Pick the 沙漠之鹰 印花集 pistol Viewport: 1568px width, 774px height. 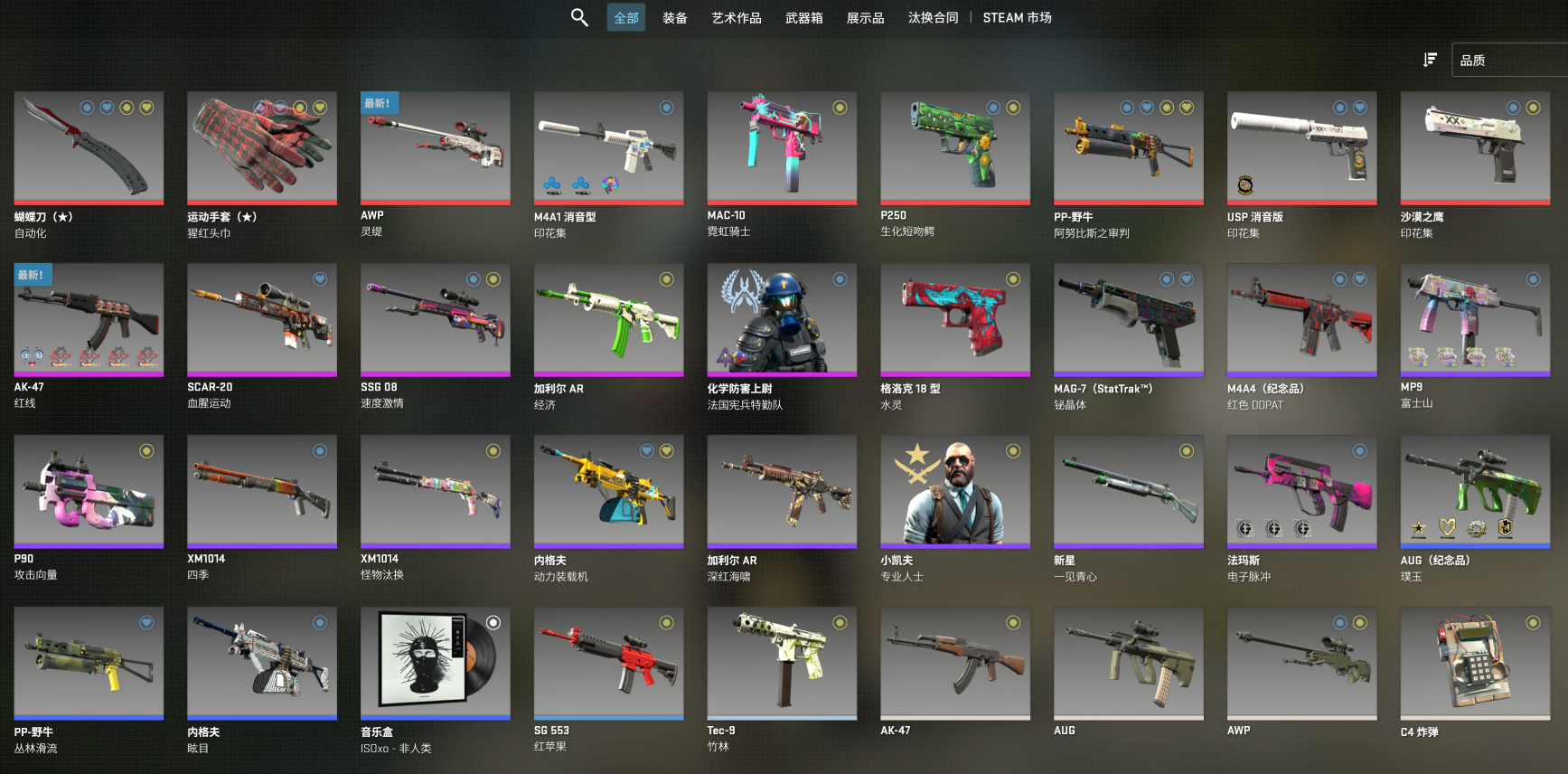[1475, 147]
